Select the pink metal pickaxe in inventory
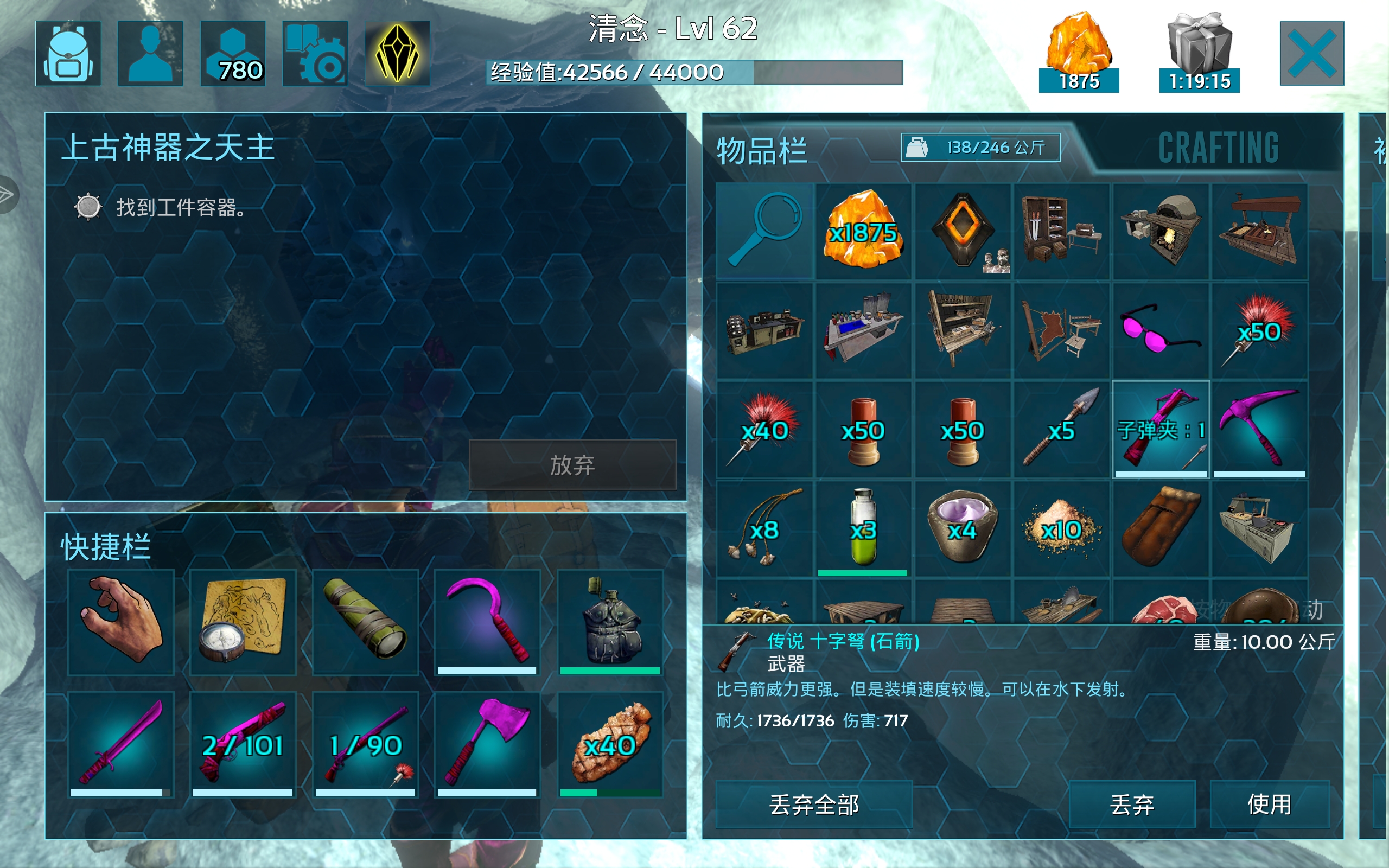The width and height of the screenshot is (1389, 868). point(1260,427)
